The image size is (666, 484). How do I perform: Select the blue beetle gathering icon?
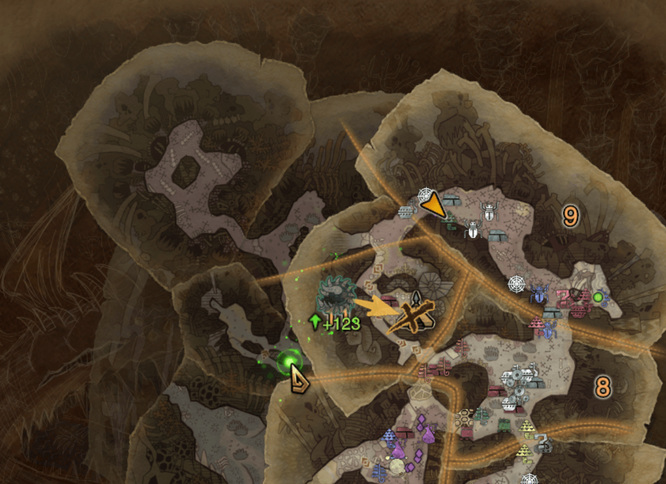coord(541,296)
